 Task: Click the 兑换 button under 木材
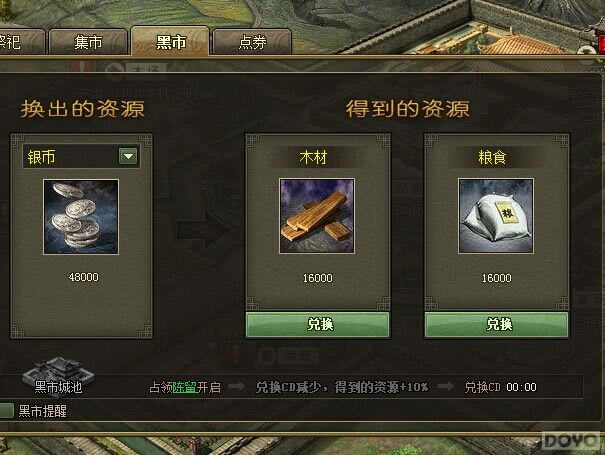(x=317, y=324)
